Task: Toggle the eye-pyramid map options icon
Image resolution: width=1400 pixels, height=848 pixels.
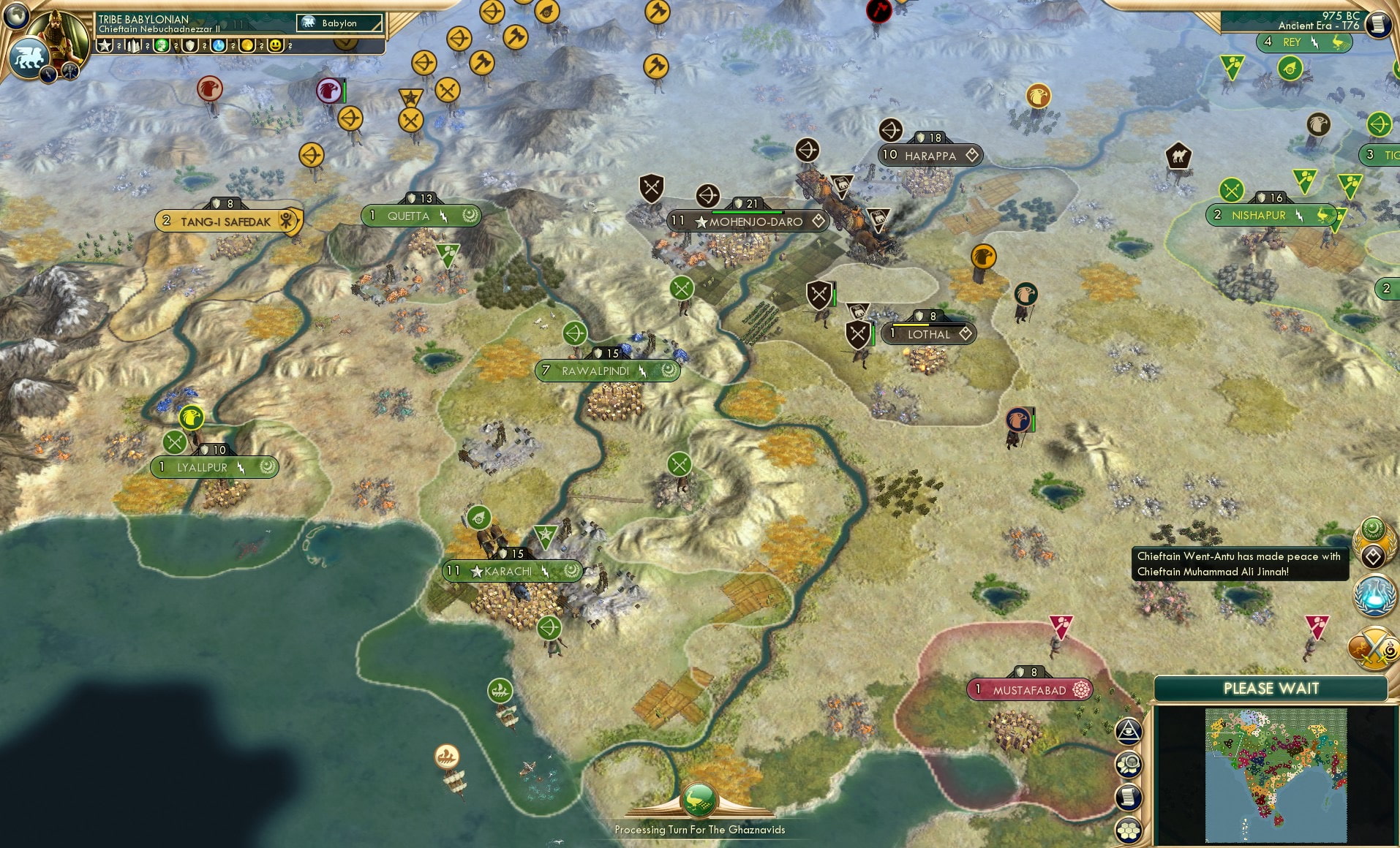Action: (x=1129, y=730)
